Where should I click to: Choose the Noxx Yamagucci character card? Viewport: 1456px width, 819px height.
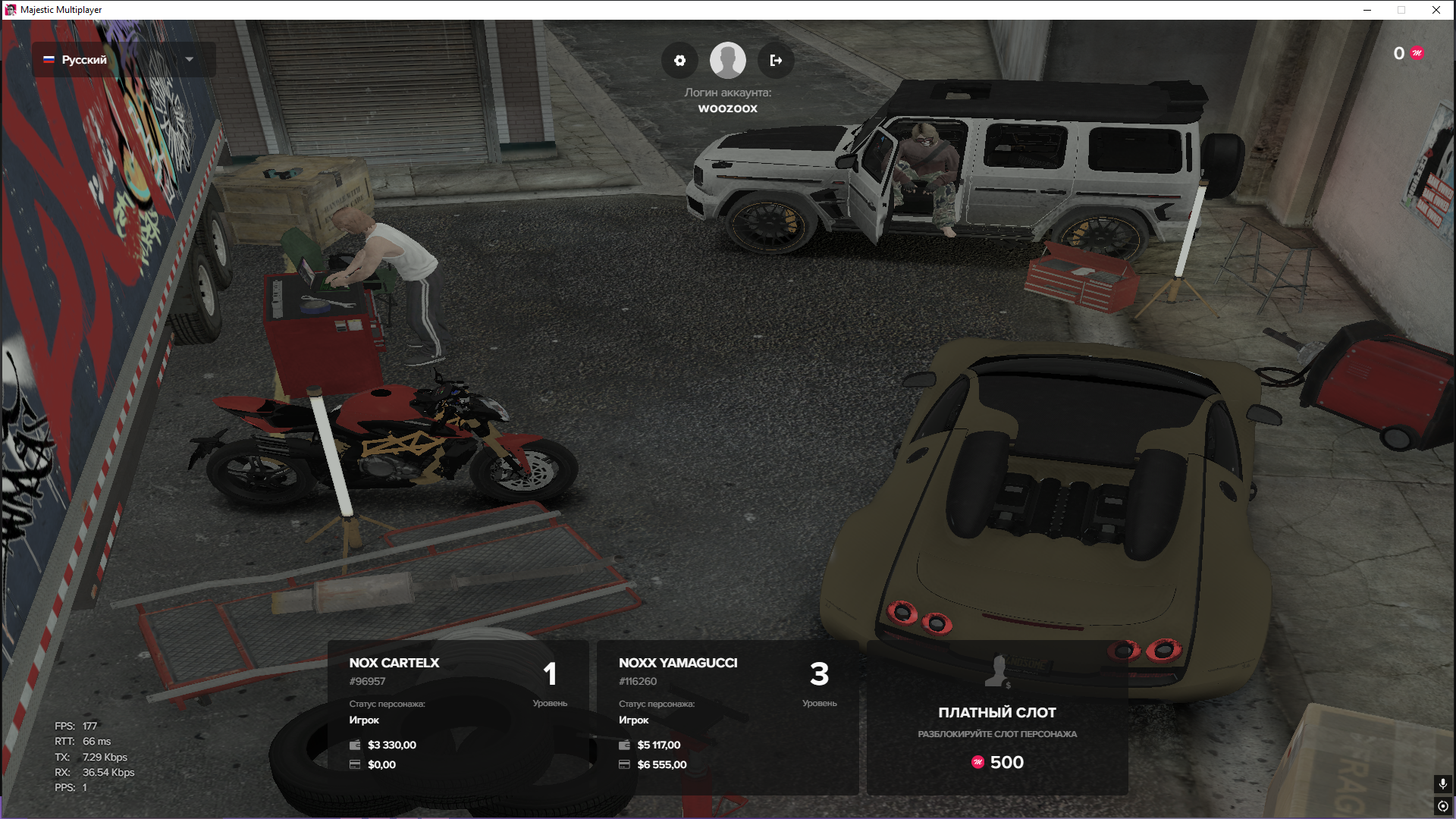pyautogui.click(x=727, y=717)
